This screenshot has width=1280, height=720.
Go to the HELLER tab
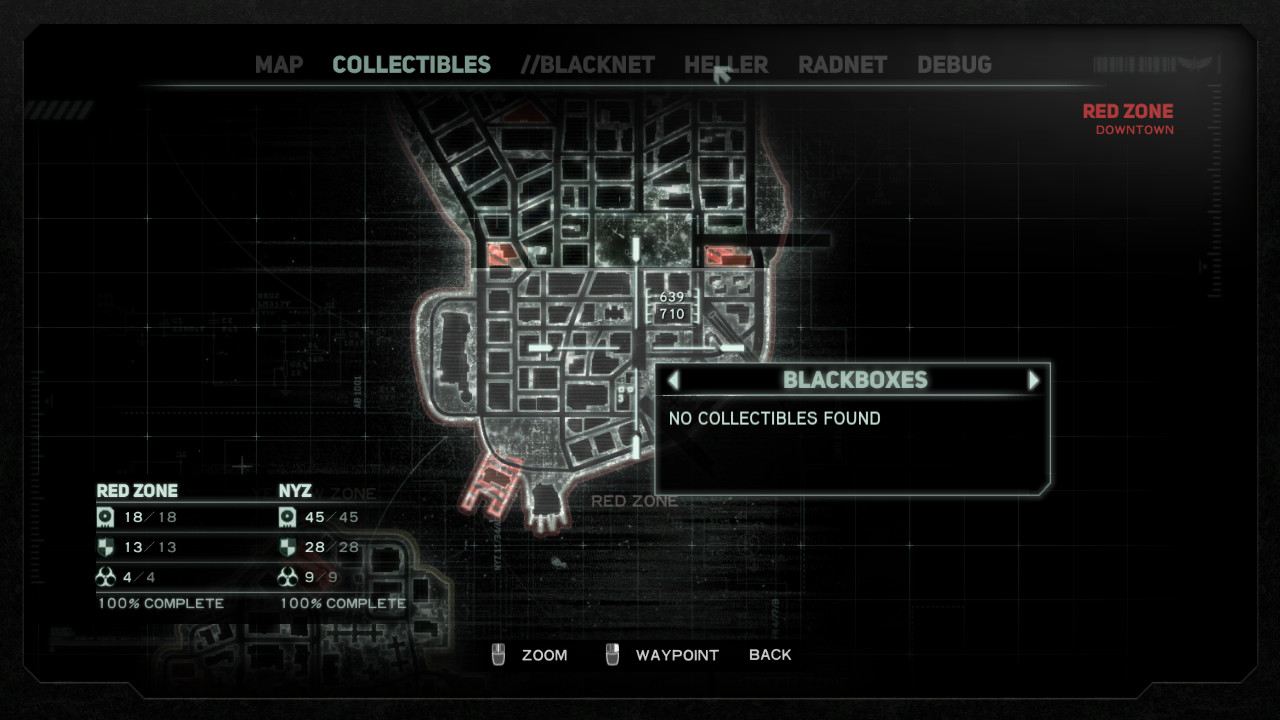[x=726, y=65]
